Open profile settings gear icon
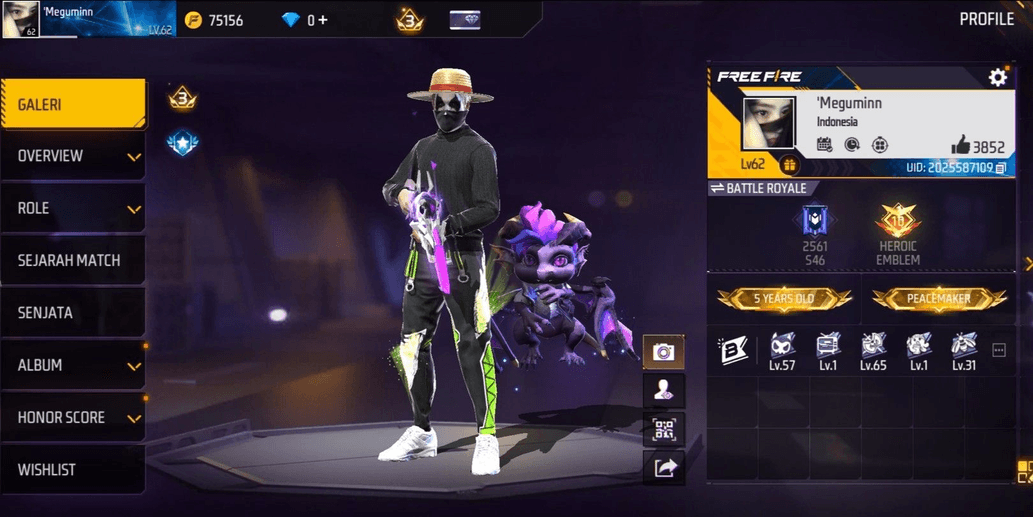This screenshot has height=517, width=1033. 997,77
